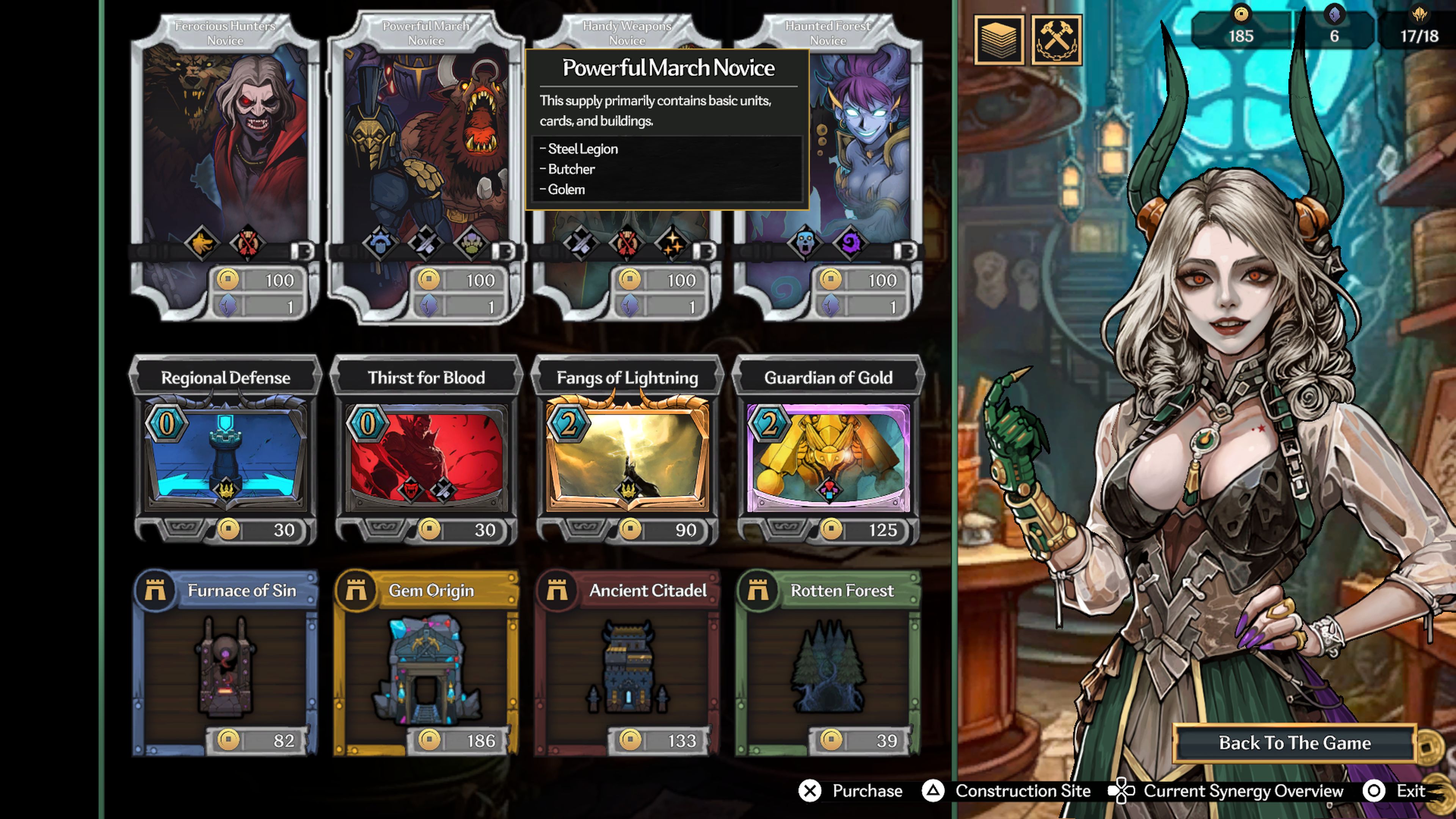Click the sparkle synergy icon on Handy Weapons

coord(674,244)
